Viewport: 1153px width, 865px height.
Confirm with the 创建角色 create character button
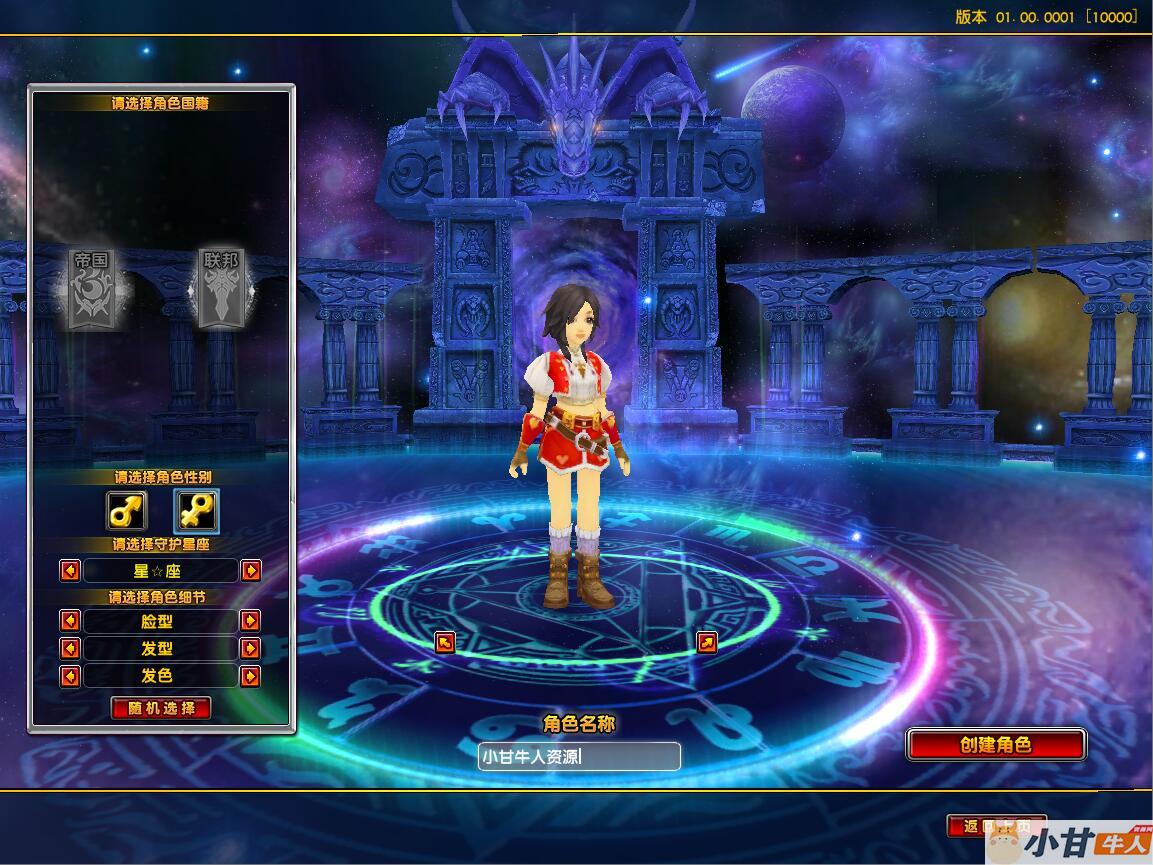click(x=995, y=745)
